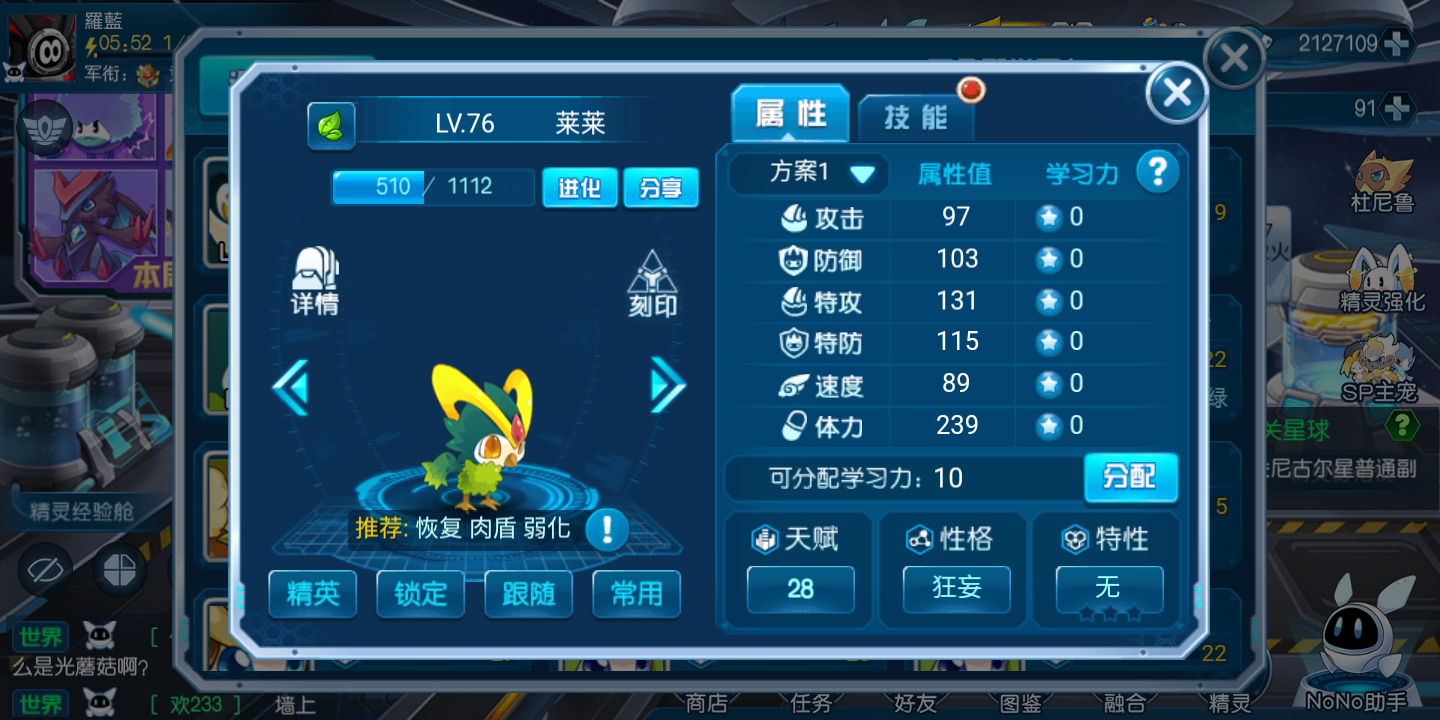
Task: Toggle the 精英 elite button
Action: [x=313, y=594]
